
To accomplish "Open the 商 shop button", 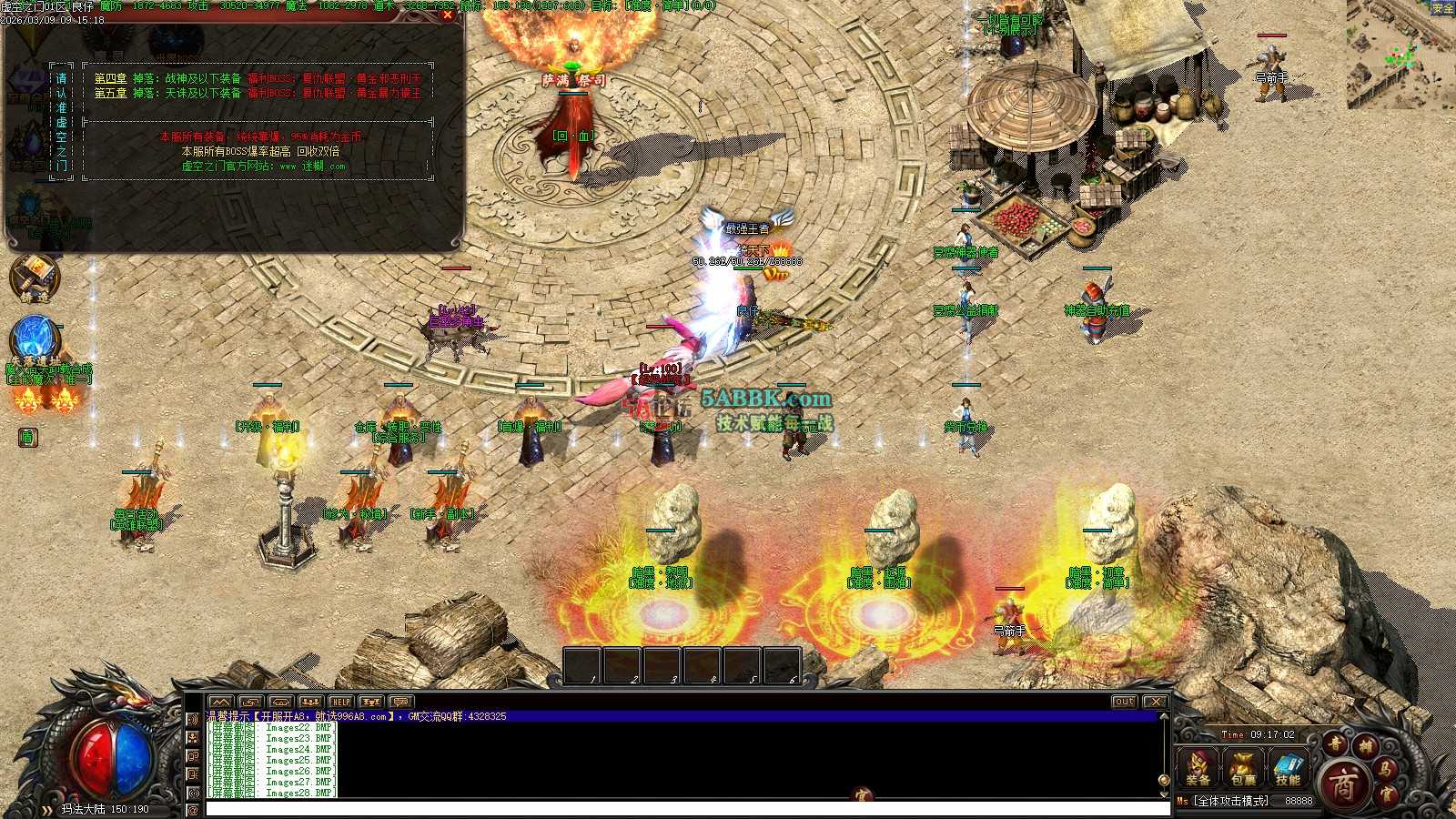I will (1343, 784).
